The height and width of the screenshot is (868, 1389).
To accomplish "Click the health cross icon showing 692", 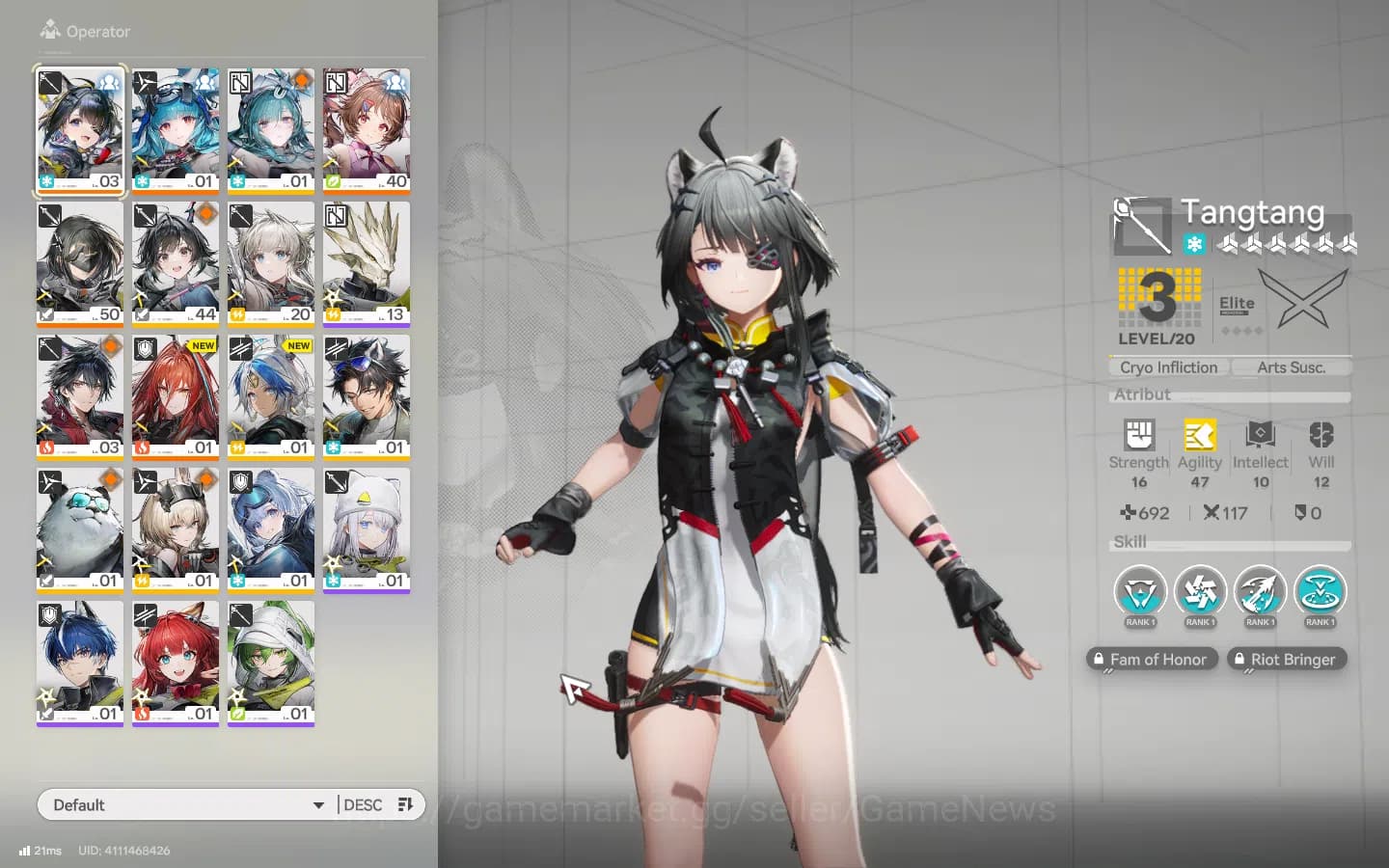I will 1131,513.
